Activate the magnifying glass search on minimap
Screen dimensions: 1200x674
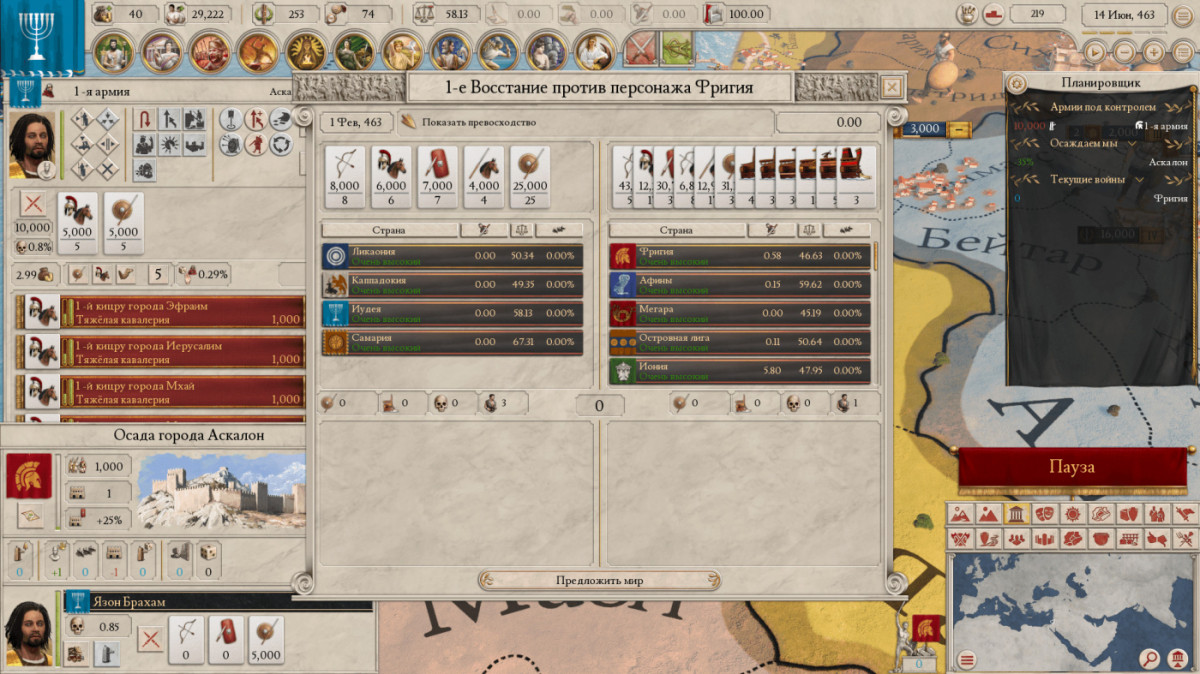(x=1151, y=658)
